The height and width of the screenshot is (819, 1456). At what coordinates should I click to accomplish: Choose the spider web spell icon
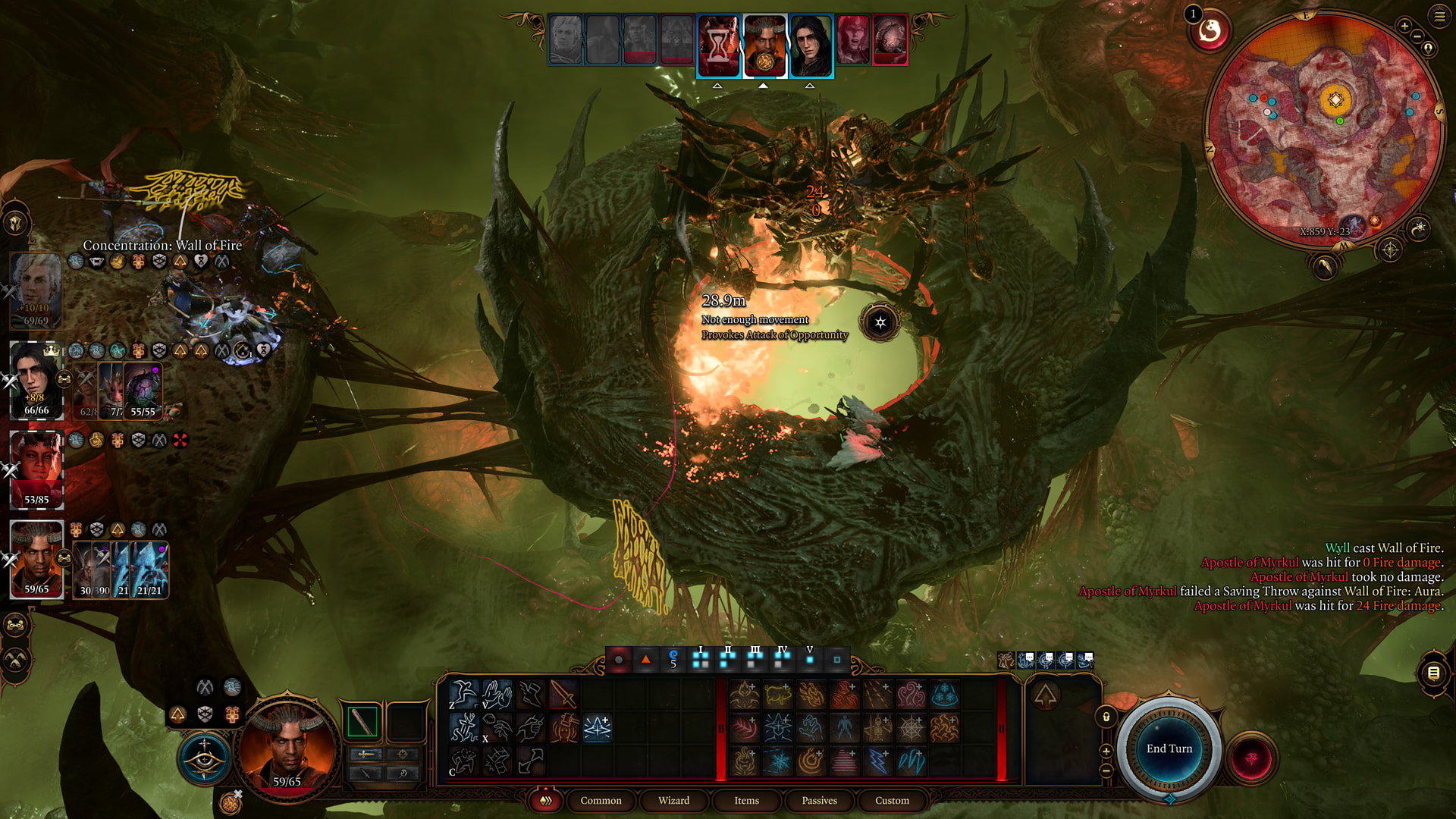[x=910, y=729]
